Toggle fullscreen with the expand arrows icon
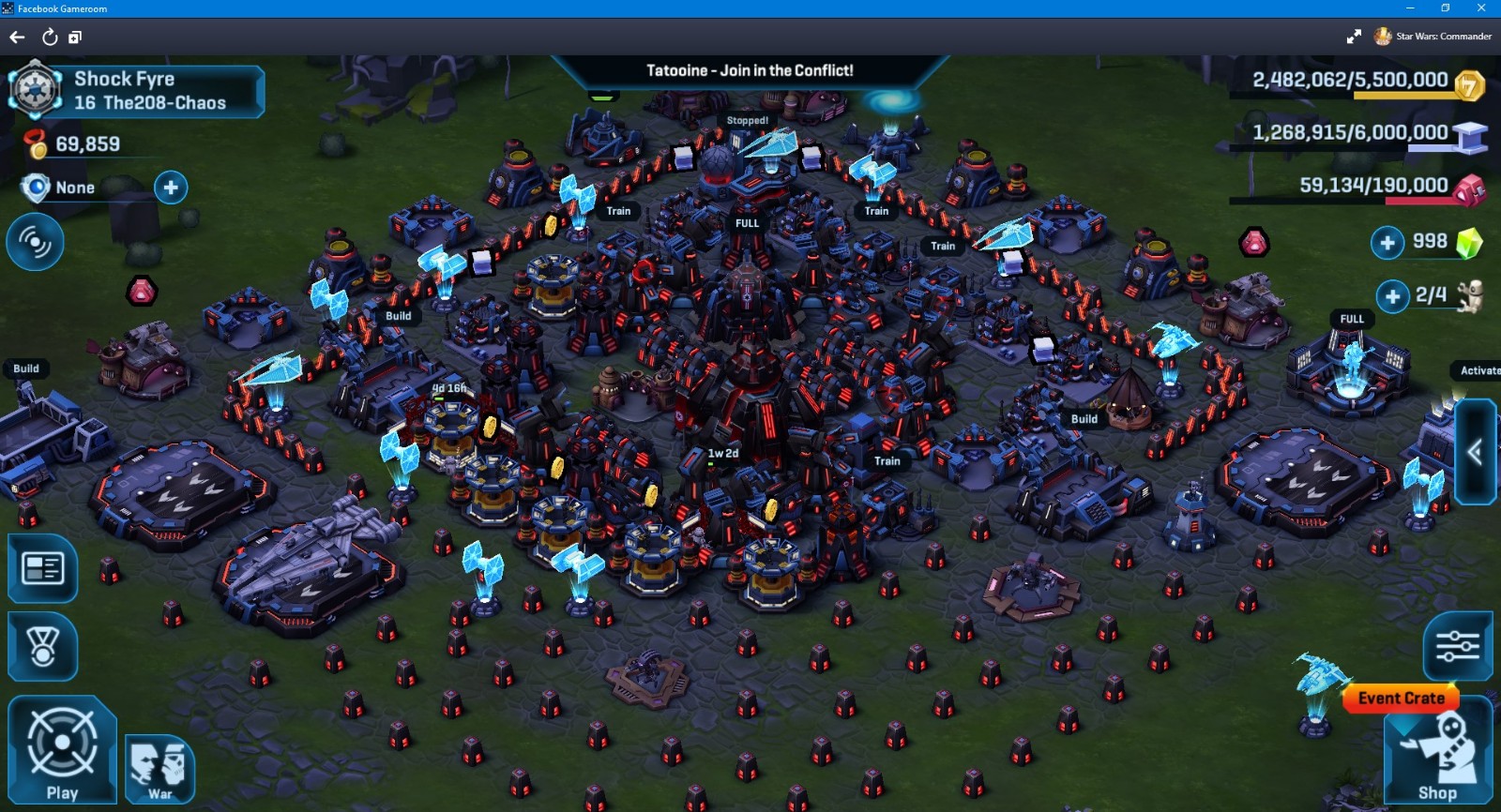The image size is (1501, 812). point(1354,37)
